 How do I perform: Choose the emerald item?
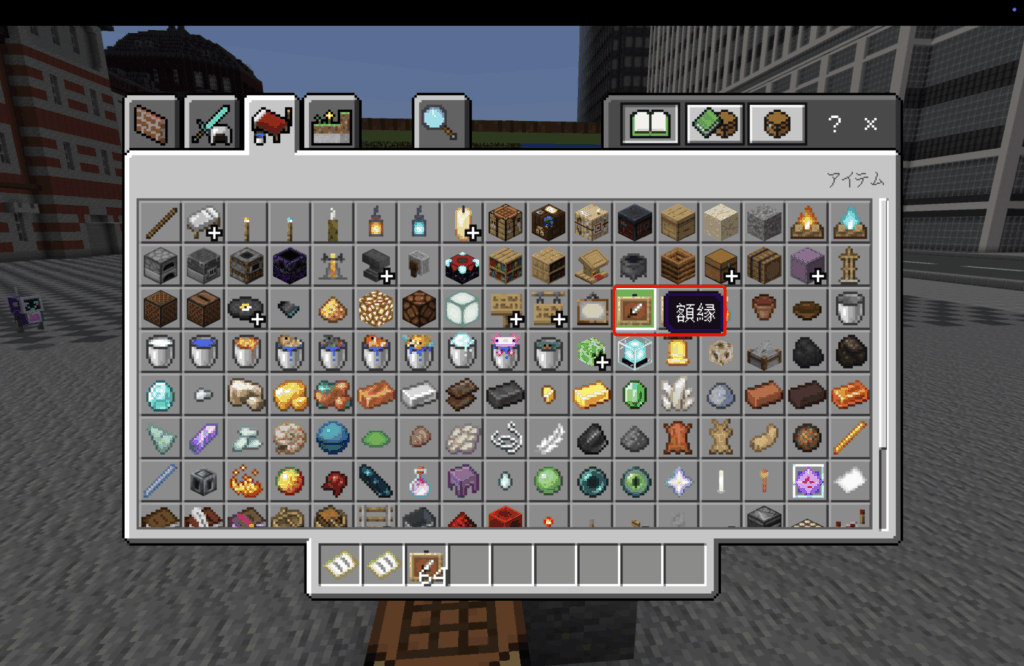point(635,395)
